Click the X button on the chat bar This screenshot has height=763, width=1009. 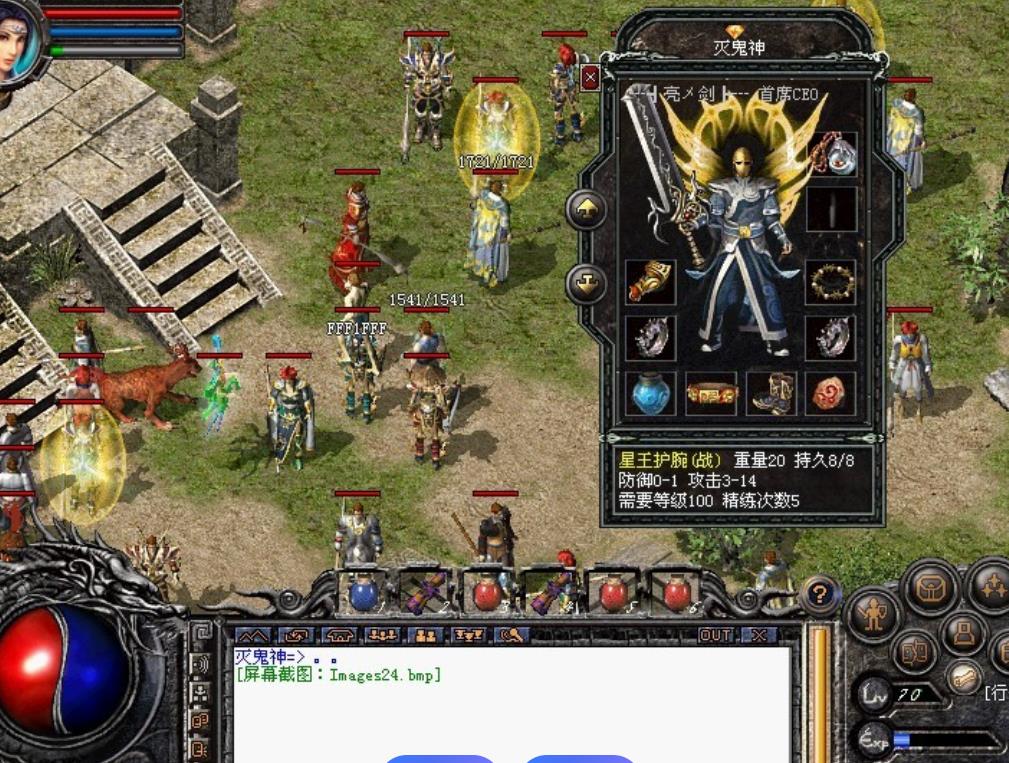761,636
